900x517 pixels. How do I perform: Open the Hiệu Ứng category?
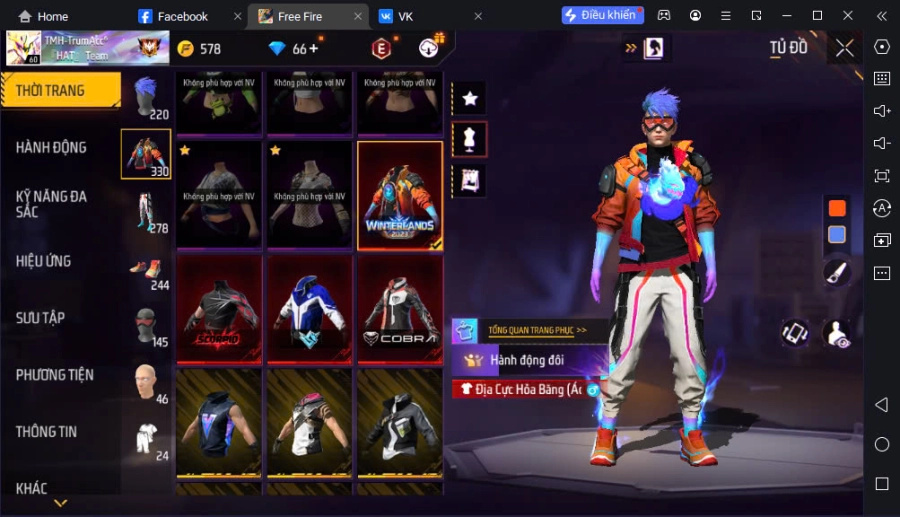coord(44,261)
